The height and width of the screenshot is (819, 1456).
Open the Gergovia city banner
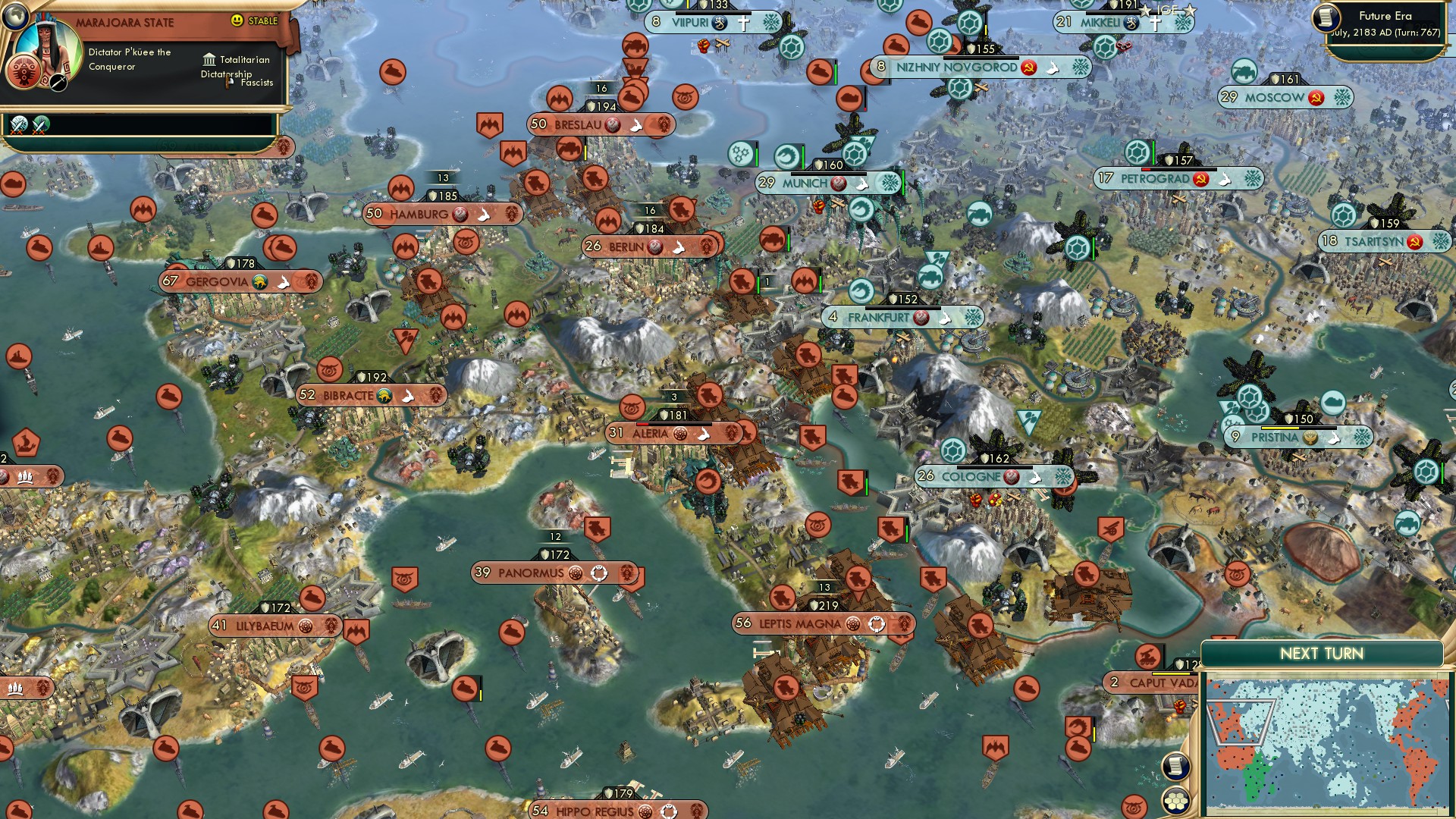[217, 281]
